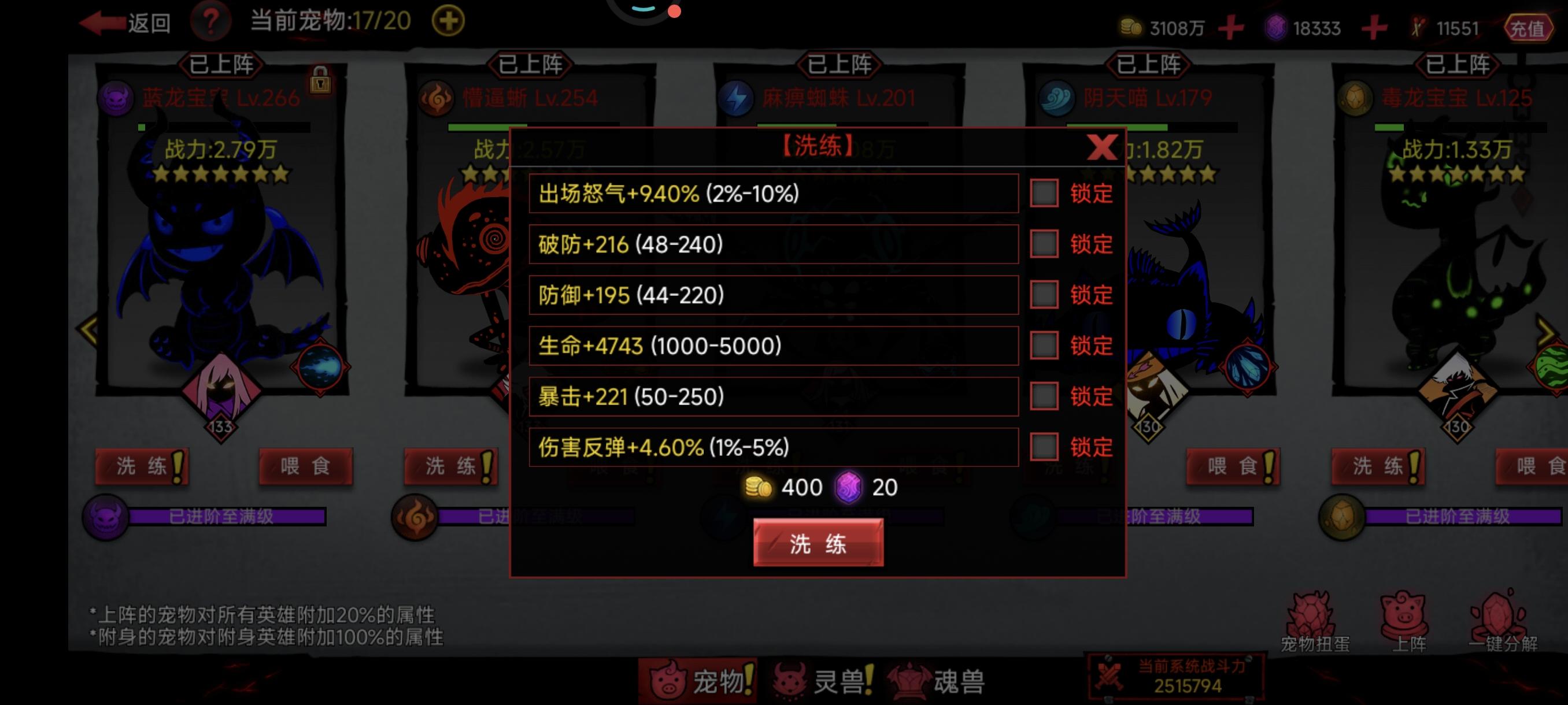Enable 锁定 for 出场怒气 attribute

pyautogui.click(x=1046, y=194)
